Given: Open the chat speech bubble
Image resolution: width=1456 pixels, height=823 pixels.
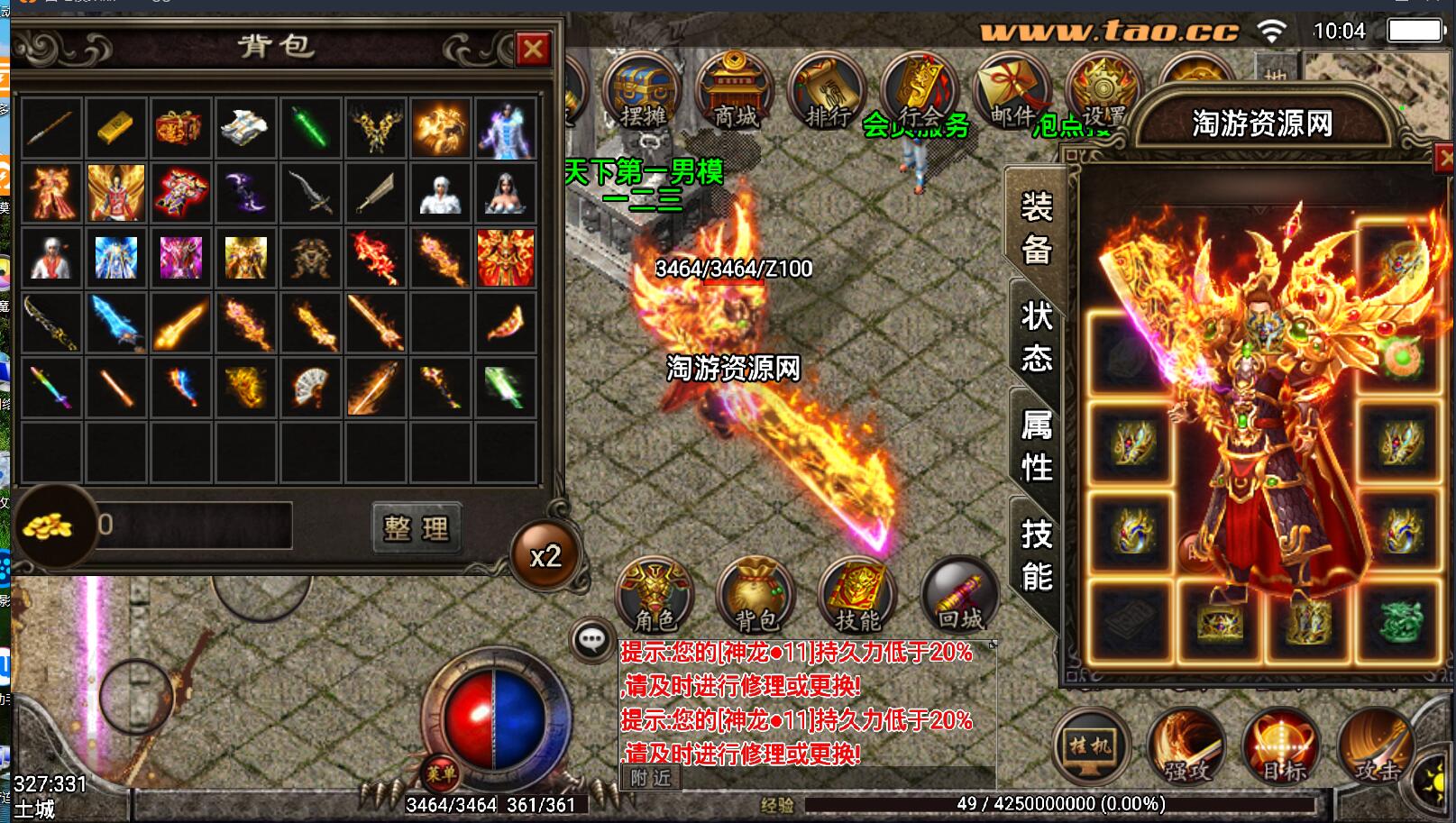Looking at the screenshot, I should (591, 641).
